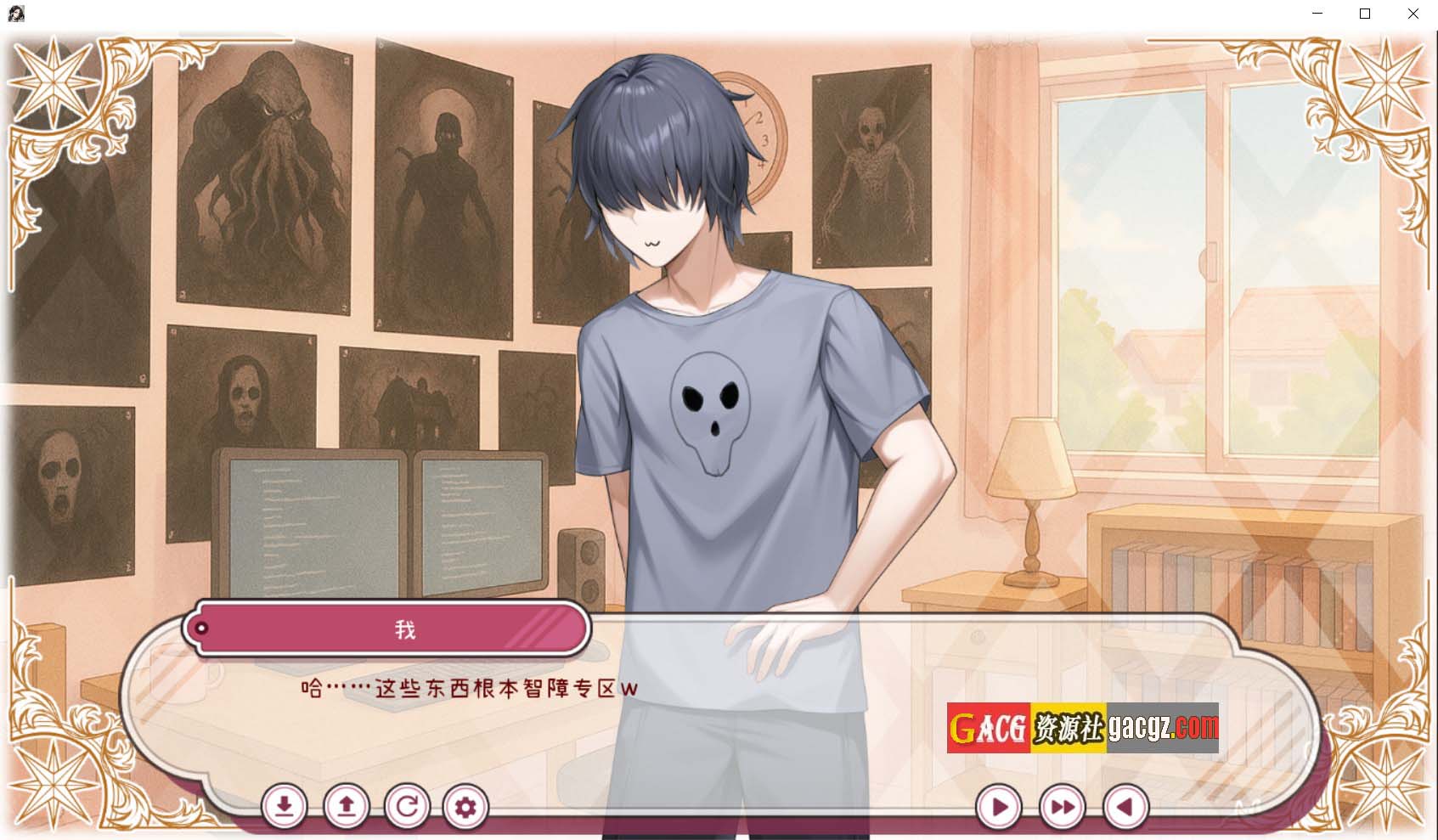Close the game window
The width and height of the screenshot is (1438, 840).
click(x=1413, y=14)
